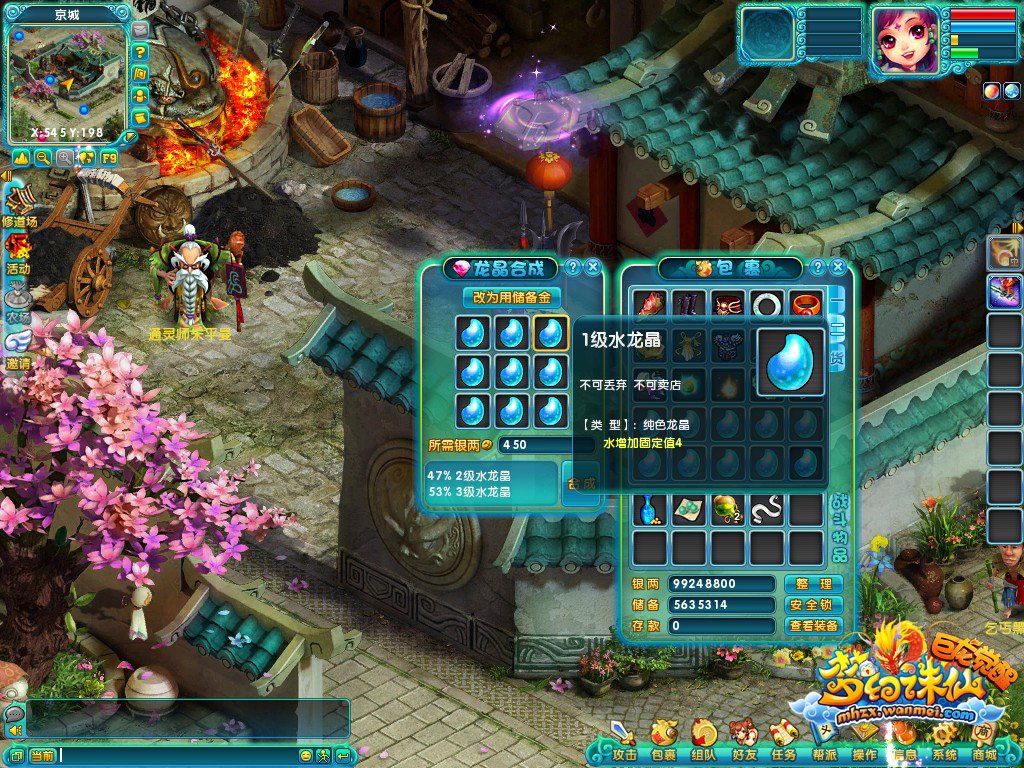The image size is (1024, 768).
Task: Open the 安全锁 safety lock
Action: pos(813,605)
